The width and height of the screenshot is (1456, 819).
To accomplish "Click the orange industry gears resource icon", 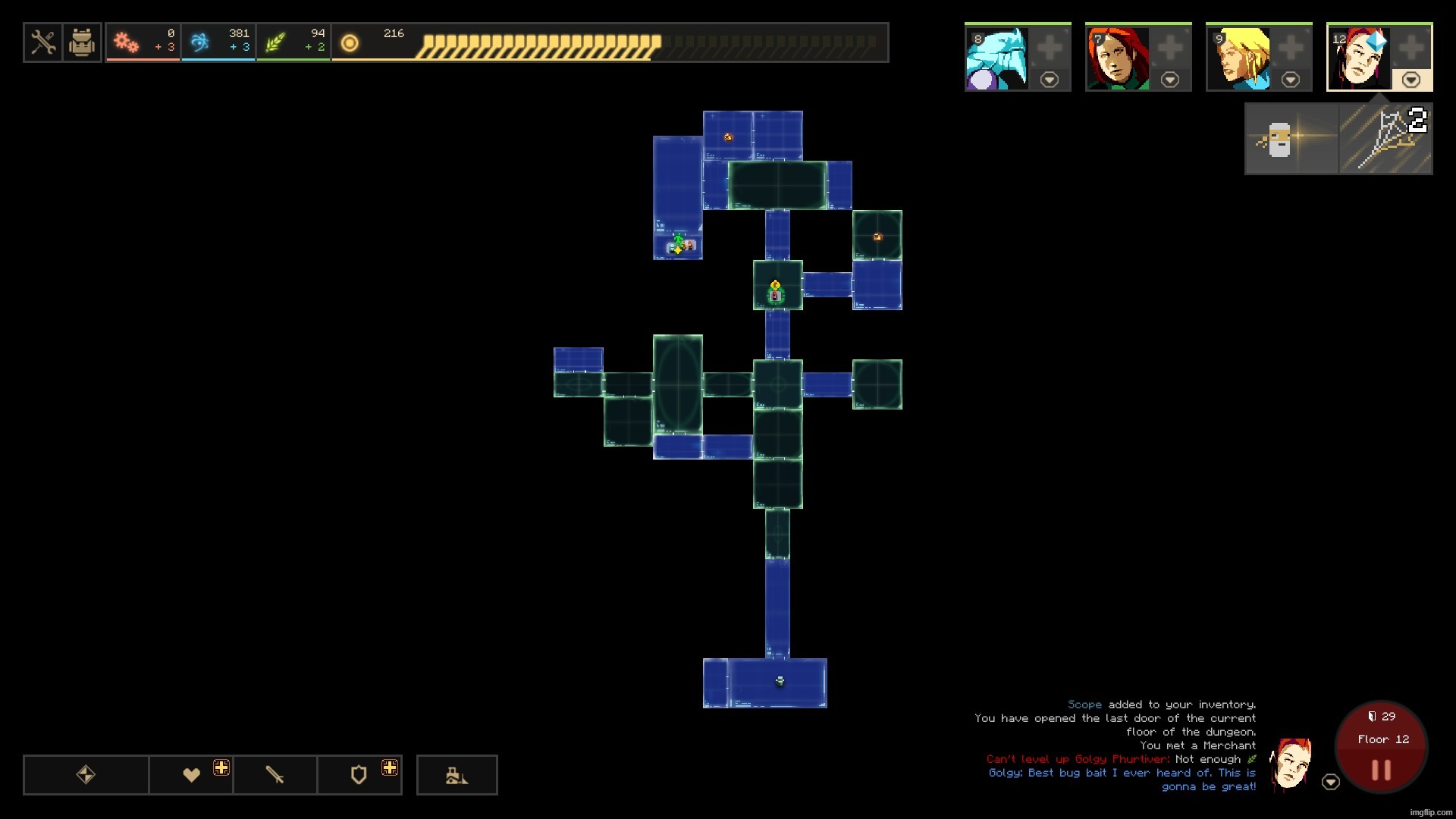I will [127, 42].
